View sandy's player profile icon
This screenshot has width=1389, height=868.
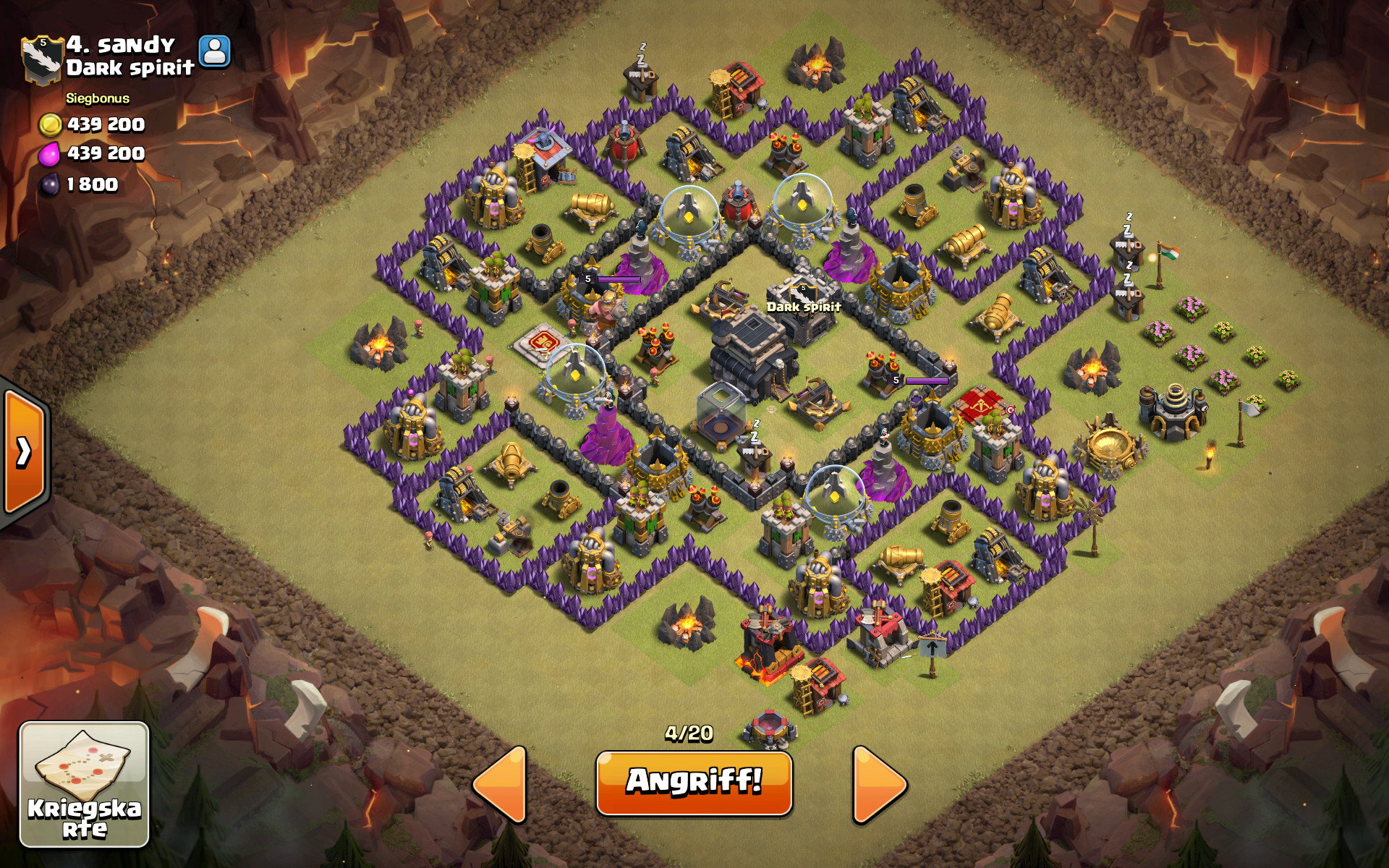(x=214, y=52)
